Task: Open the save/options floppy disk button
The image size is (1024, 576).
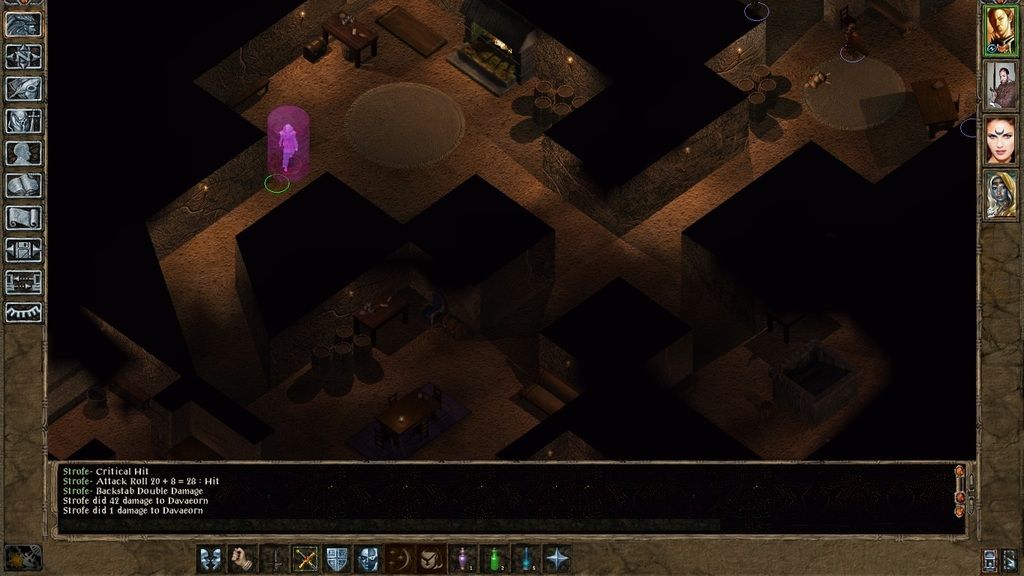Action: coord(23,249)
